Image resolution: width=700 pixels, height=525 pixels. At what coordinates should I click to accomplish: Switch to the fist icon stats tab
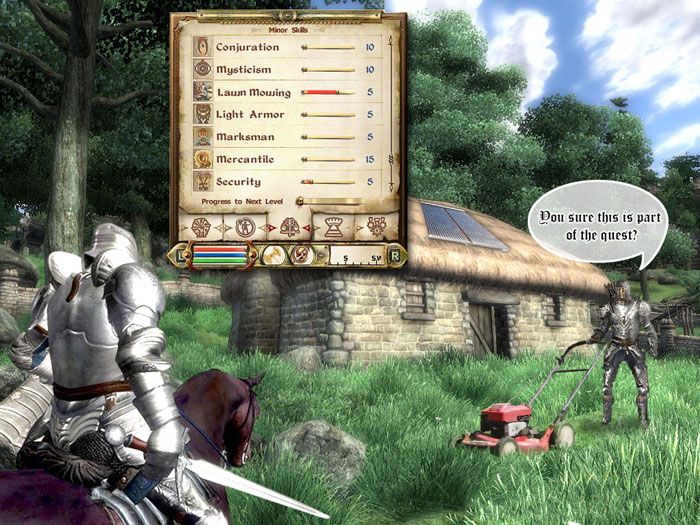201,225
